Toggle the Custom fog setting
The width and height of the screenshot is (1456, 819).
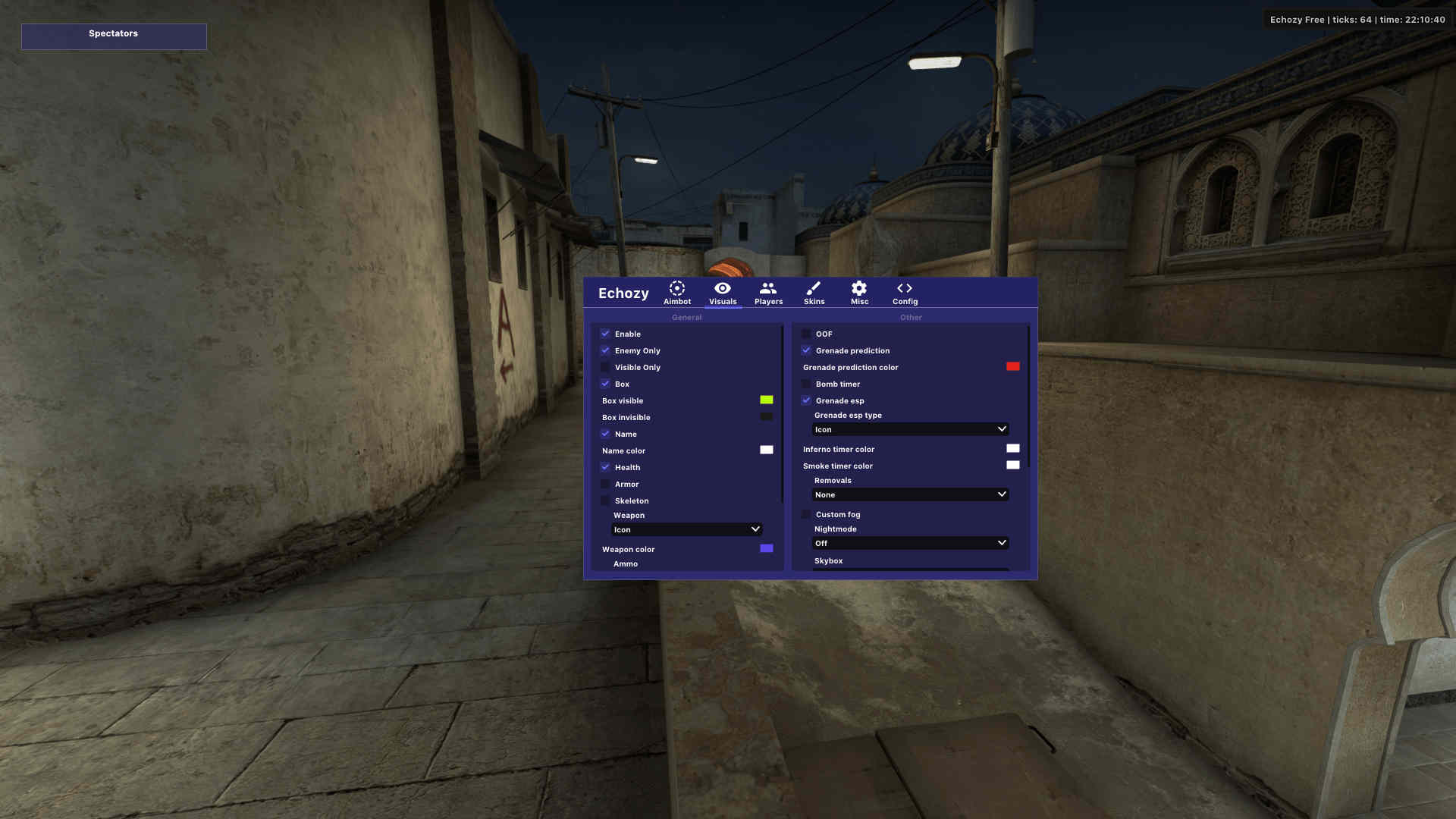pyautogui.click(x=806, y=514)
